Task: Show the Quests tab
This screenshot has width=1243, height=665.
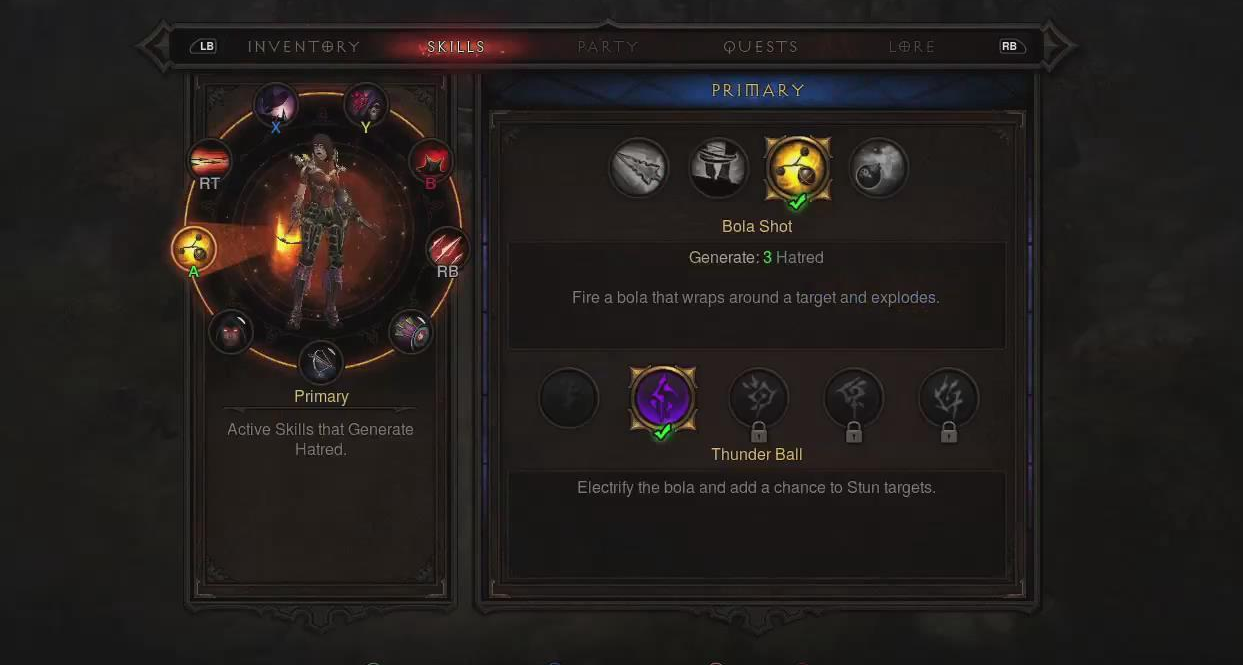Action: pos(761,46)
